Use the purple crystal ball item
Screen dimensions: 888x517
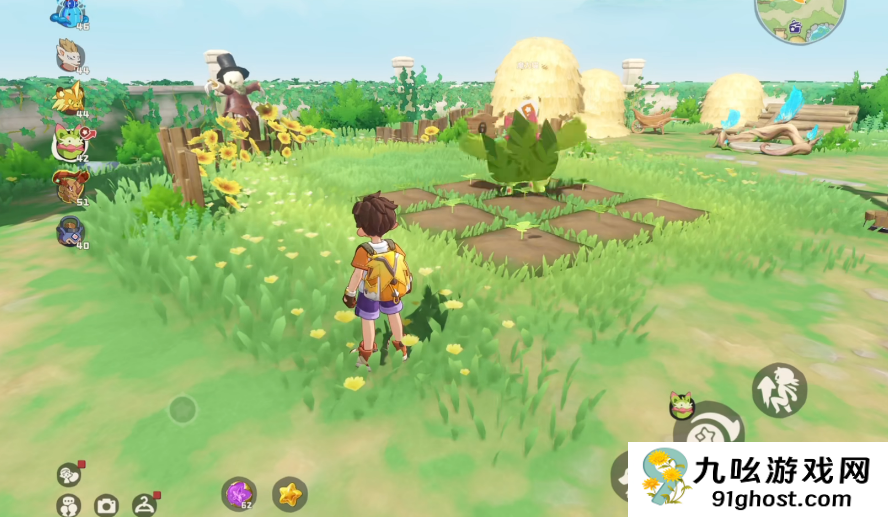[x=238, y=493]
